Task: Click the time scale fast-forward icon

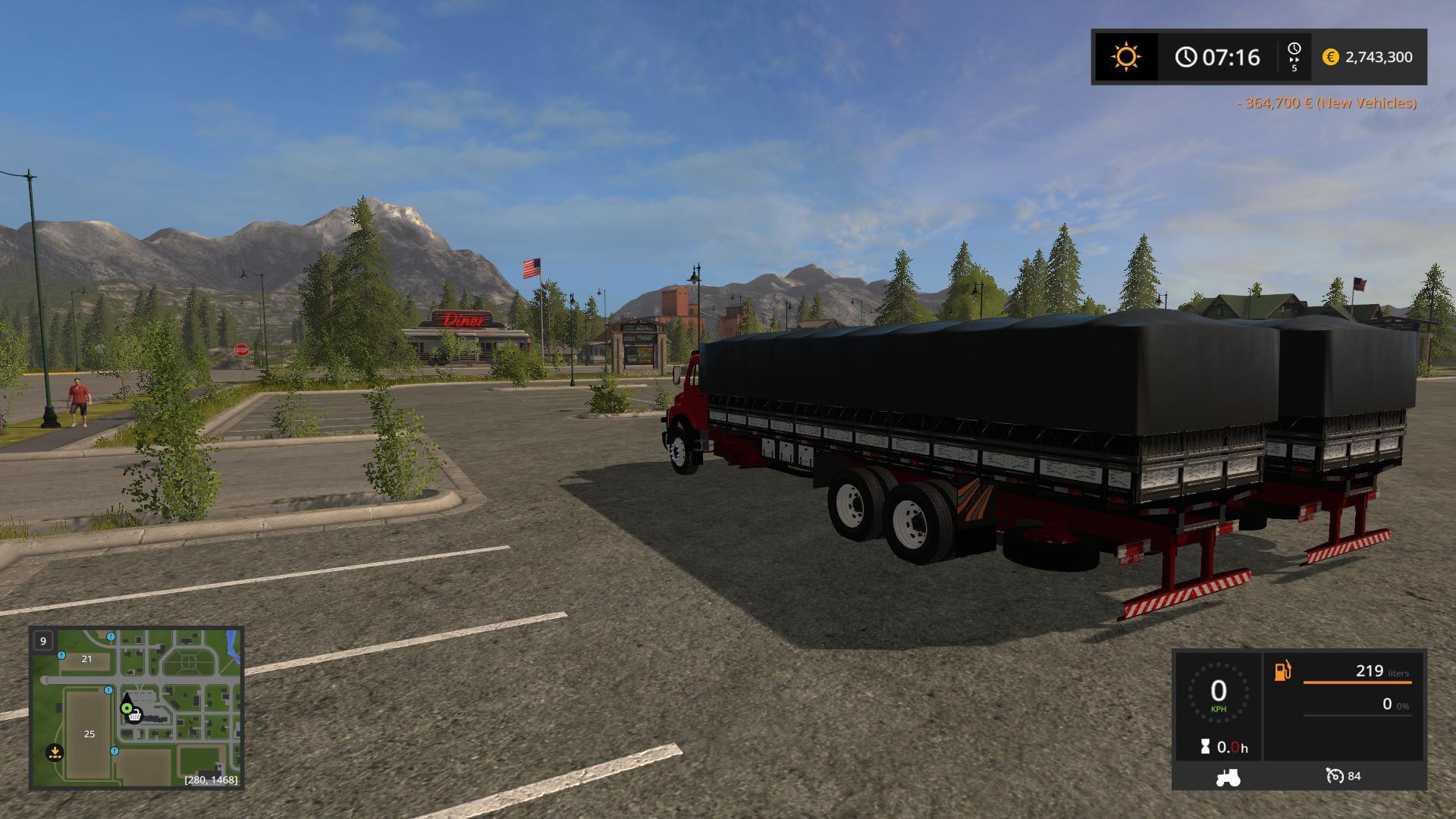Action: [x=1294, y=56]
